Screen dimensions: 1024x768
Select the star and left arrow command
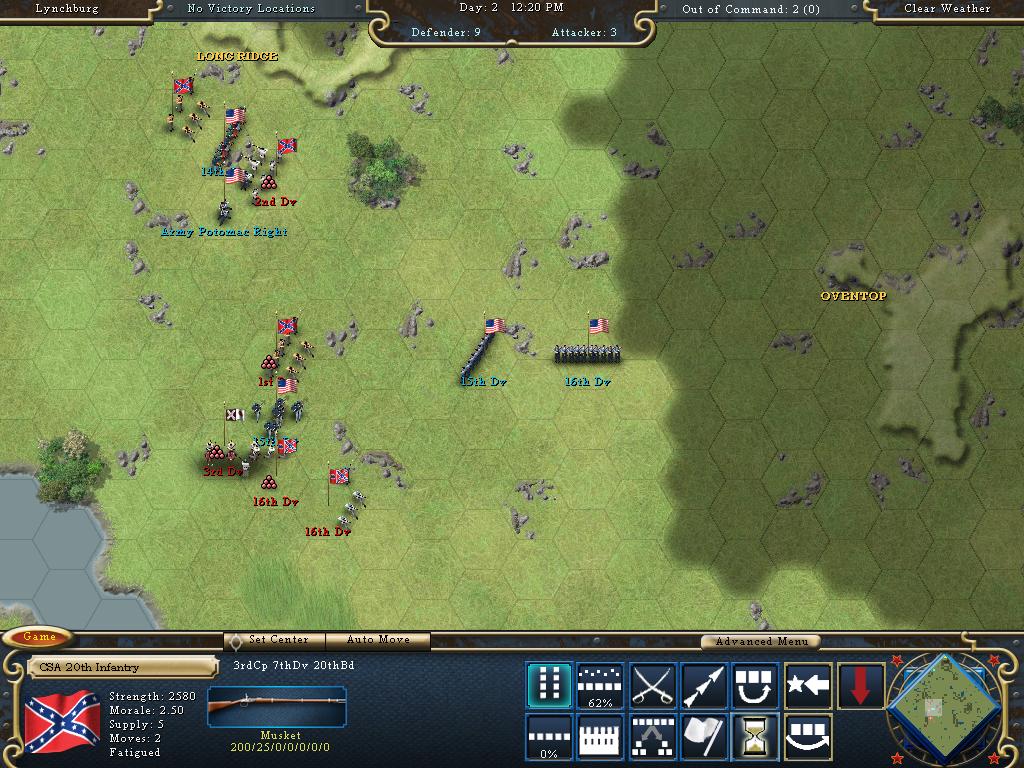click(x=808, y=685)
